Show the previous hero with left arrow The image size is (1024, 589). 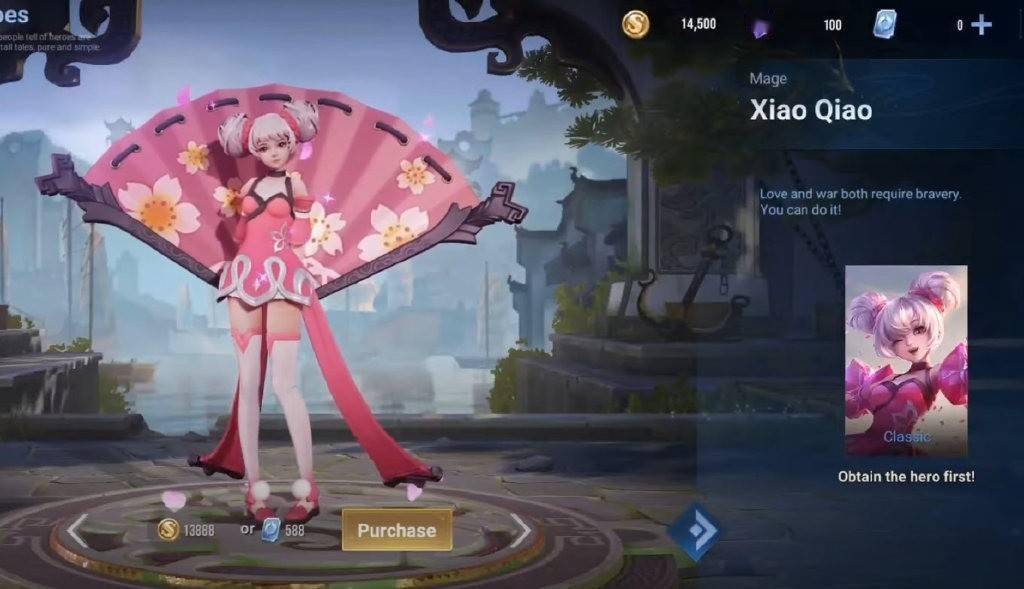[x=77, y=531]
